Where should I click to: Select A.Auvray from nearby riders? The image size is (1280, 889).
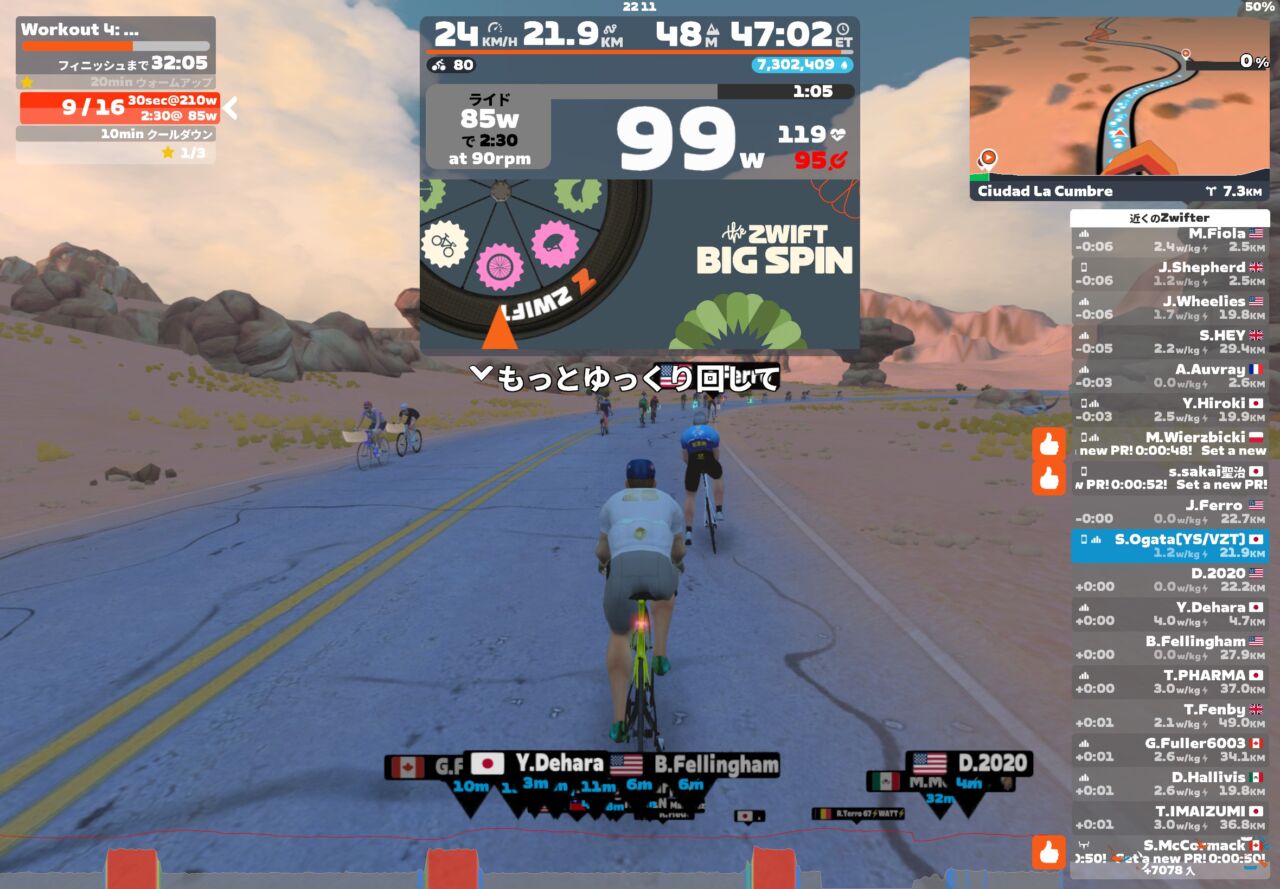point(1169,376)
